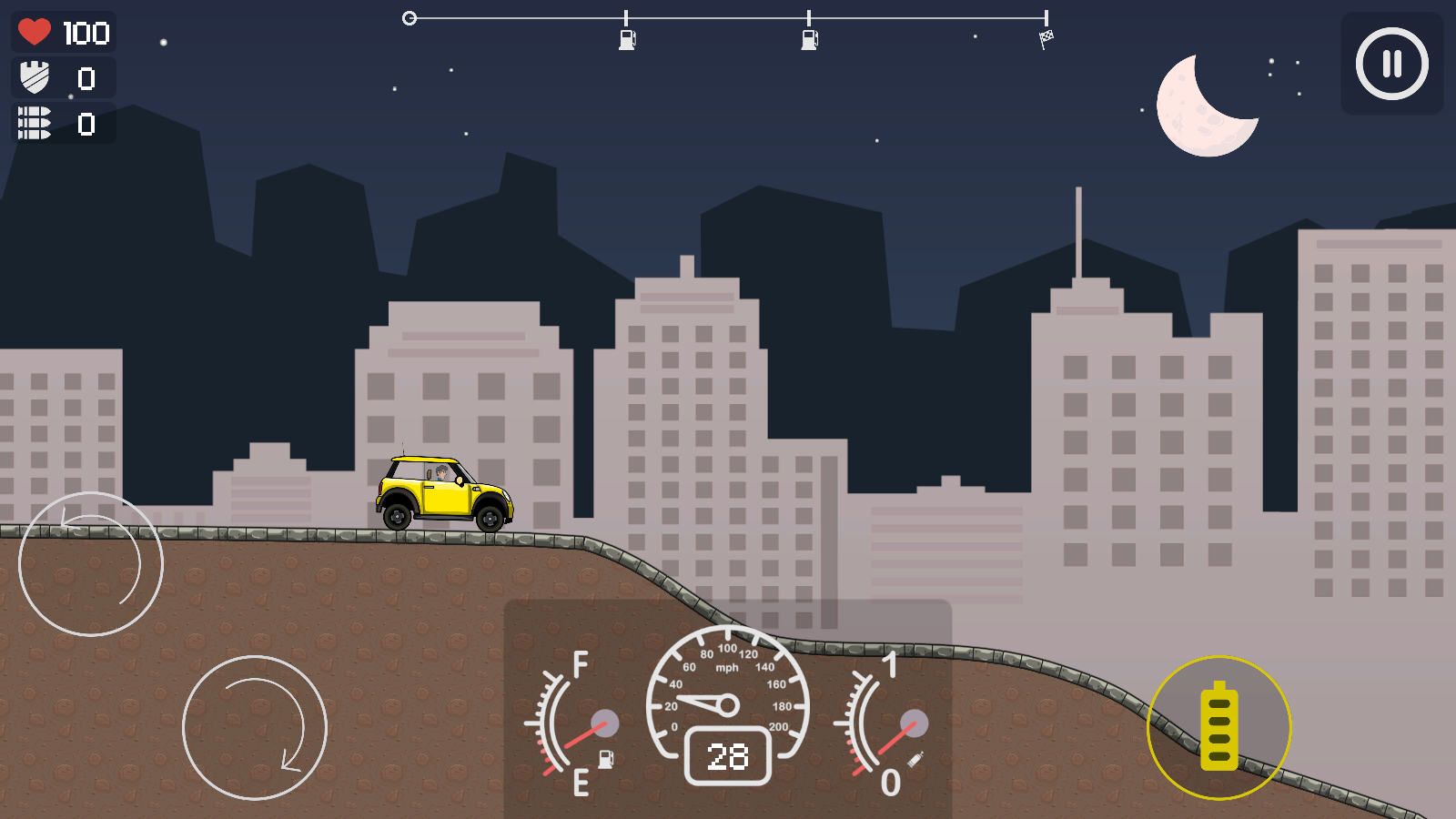Viewport: 1456px width, 819px height.
Task: Click the first fuel station marker on progress bar
Action: click(626, 40)
